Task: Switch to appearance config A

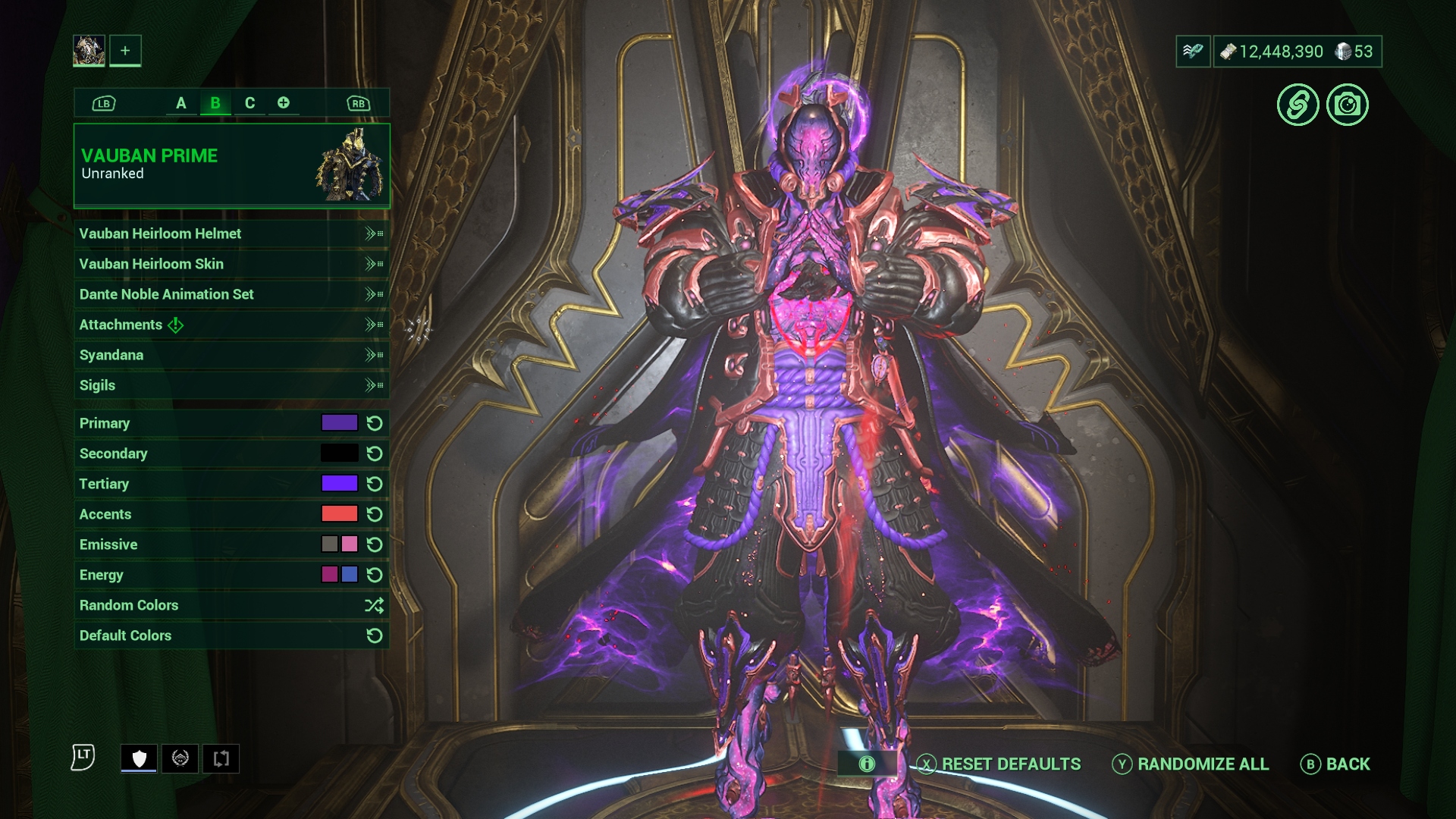Action: [x=180, y=103]
